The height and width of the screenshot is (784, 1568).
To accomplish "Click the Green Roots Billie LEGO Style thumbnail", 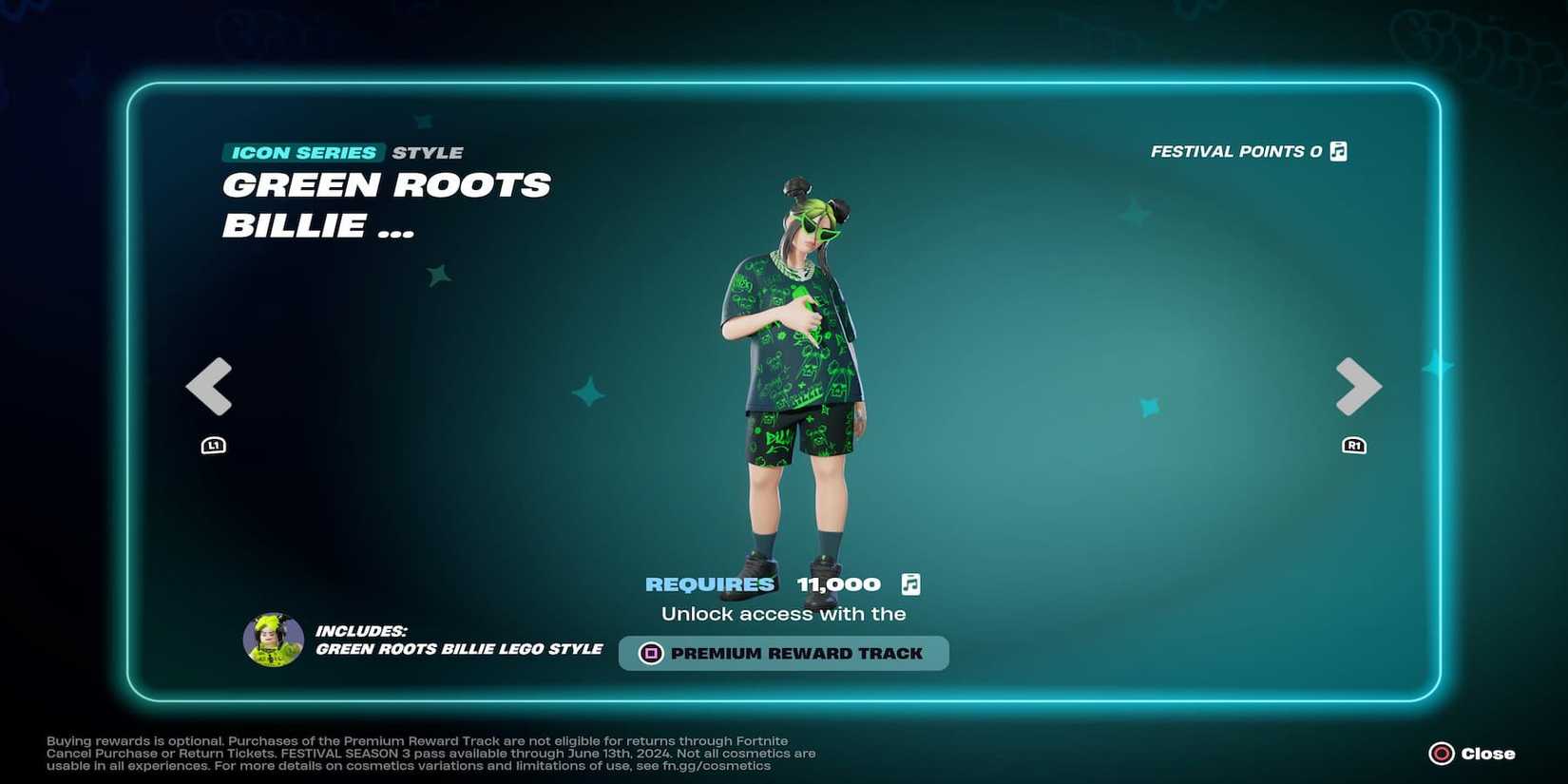I will [273, 640].
